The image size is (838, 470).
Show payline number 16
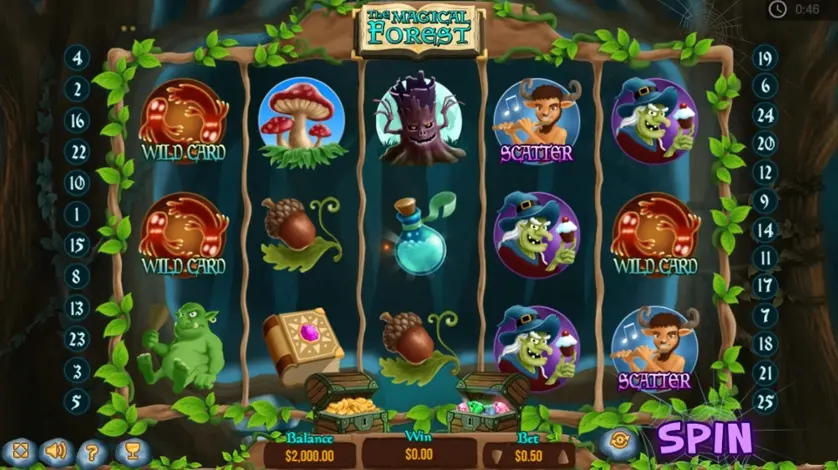point(77,120)
